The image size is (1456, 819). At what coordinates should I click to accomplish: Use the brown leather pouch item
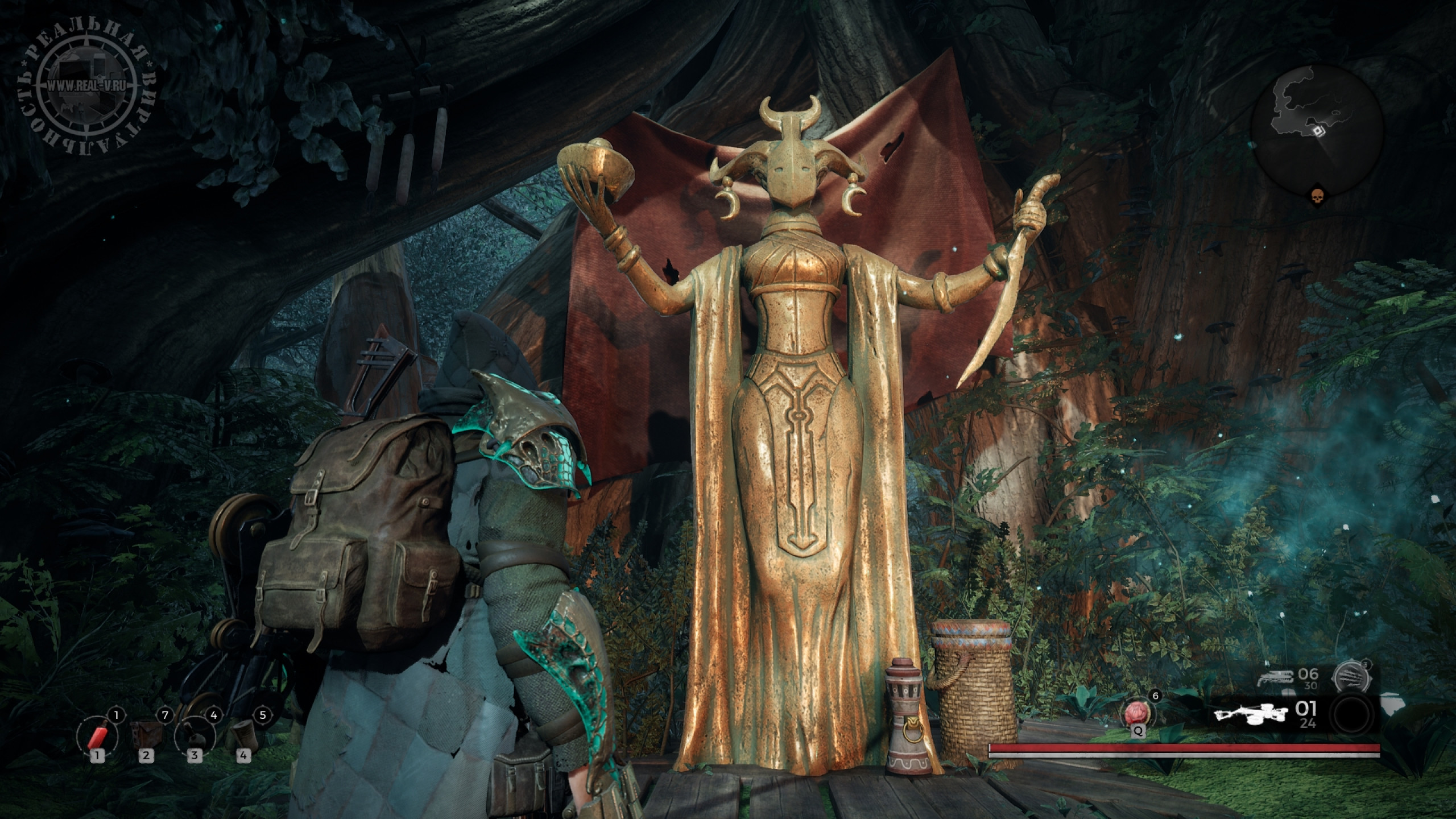(x=146, y=731)
